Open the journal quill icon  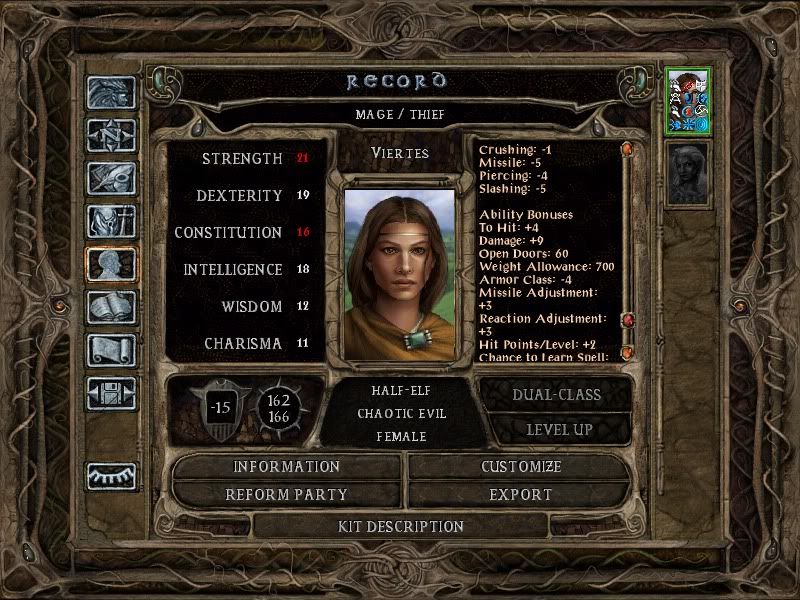(x=111, y=177)
